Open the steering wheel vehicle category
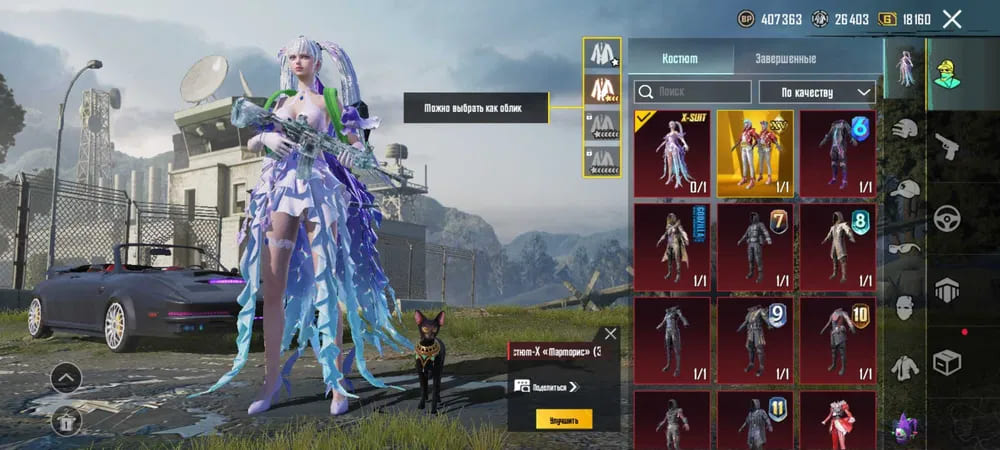 coord(947,218)
